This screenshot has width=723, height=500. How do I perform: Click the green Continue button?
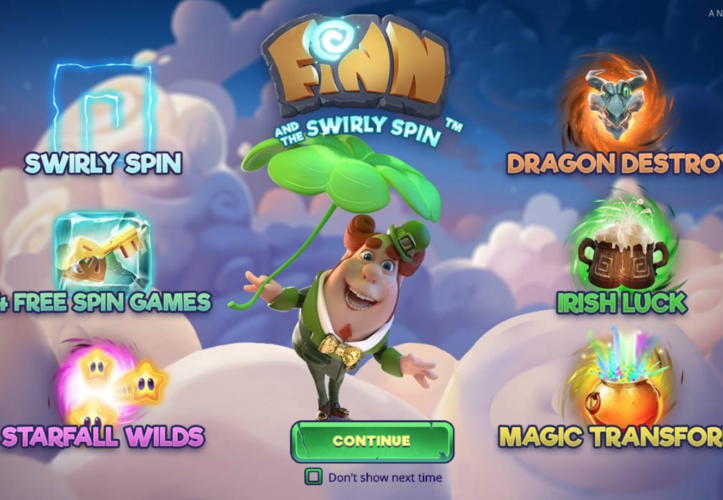pos(372,441)
